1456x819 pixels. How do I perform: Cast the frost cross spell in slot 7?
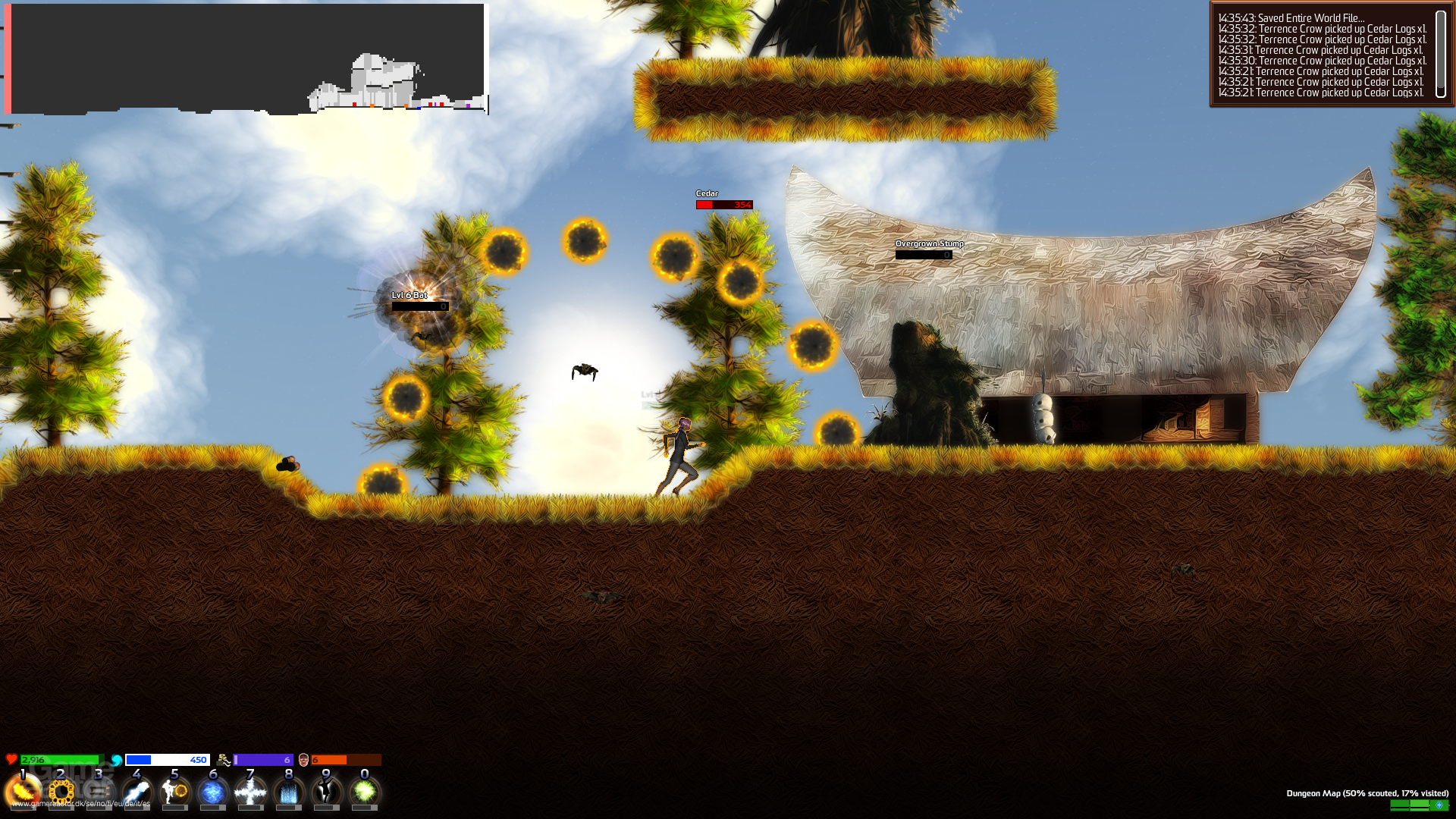point(250,792)
